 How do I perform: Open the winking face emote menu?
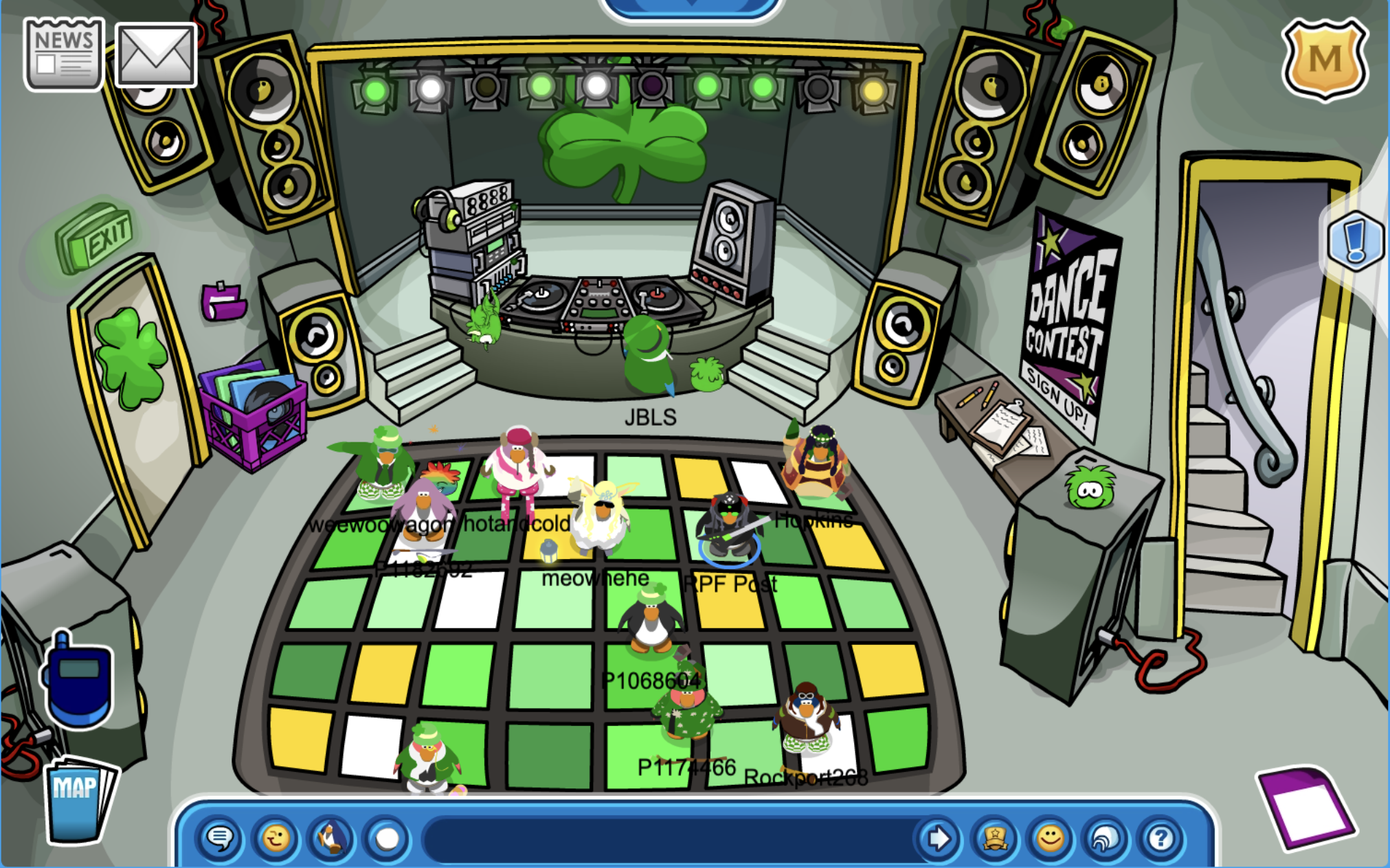276,838
